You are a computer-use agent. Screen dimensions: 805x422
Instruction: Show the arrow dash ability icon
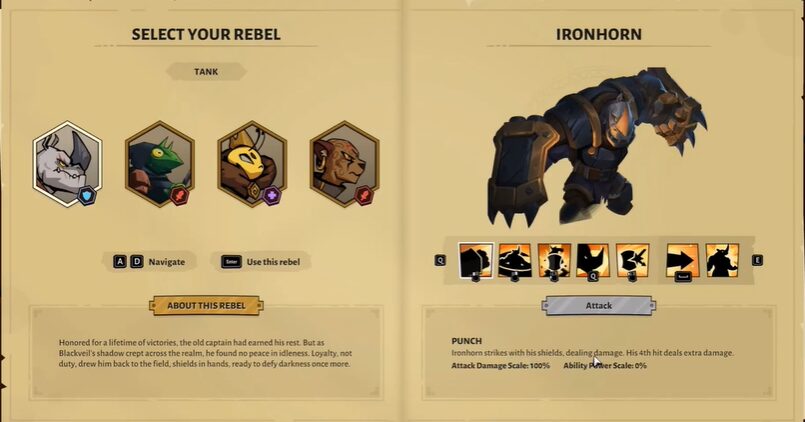pos(682,260)
